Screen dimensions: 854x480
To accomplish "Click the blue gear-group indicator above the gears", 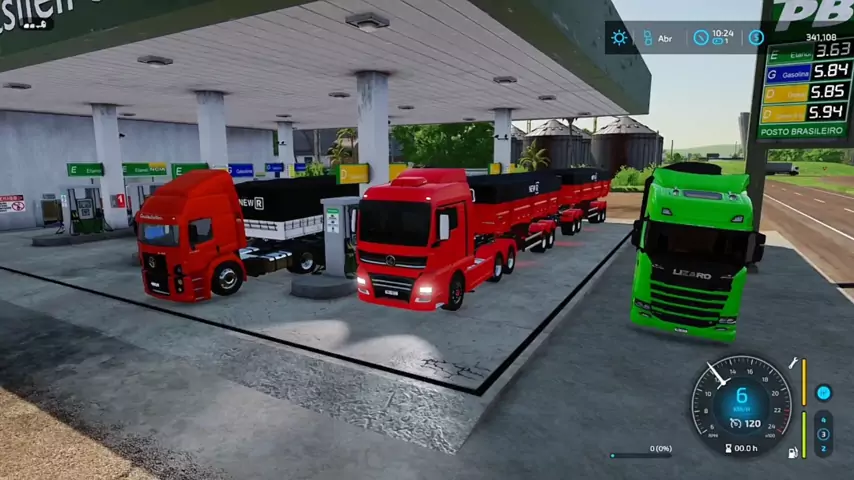I will pos(823,393).
